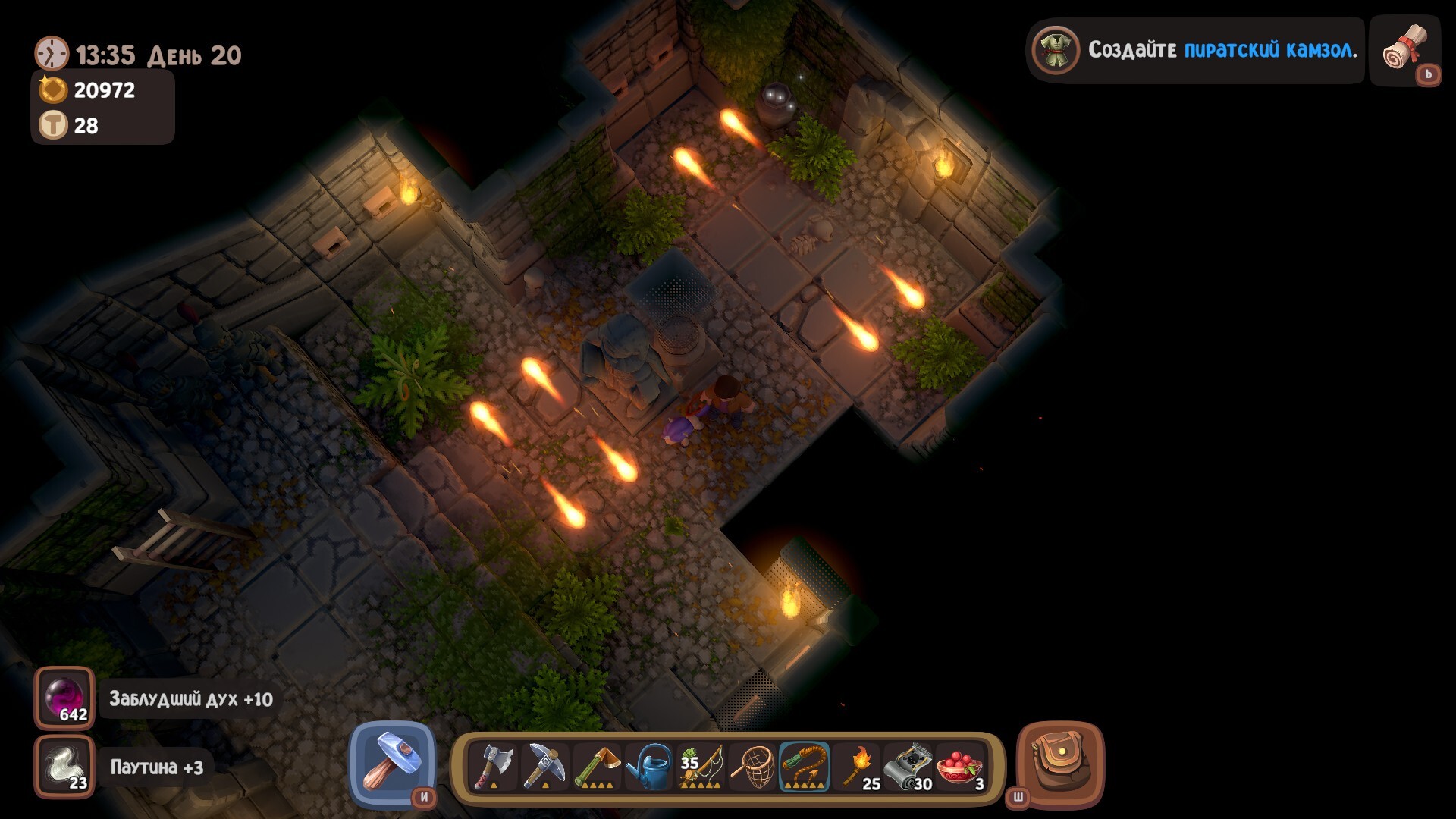The image size is (1456, 819).
Task: Equip the hoe from the hotbar
Action: click(x=597, y=767)
